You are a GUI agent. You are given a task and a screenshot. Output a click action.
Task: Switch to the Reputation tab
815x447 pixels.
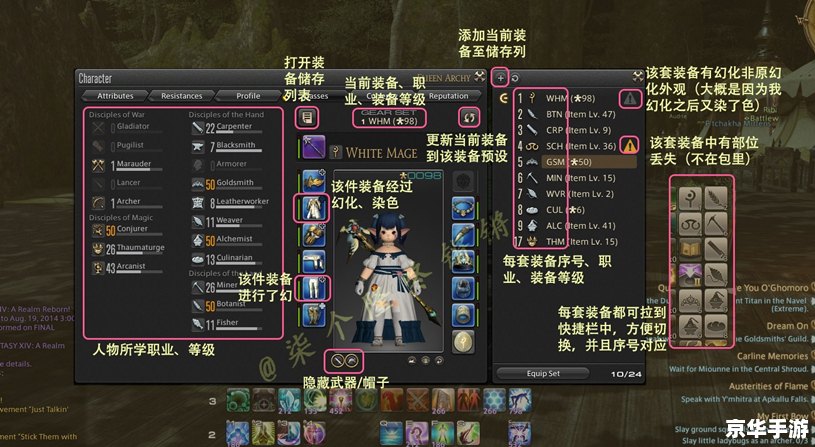[448, 96]
